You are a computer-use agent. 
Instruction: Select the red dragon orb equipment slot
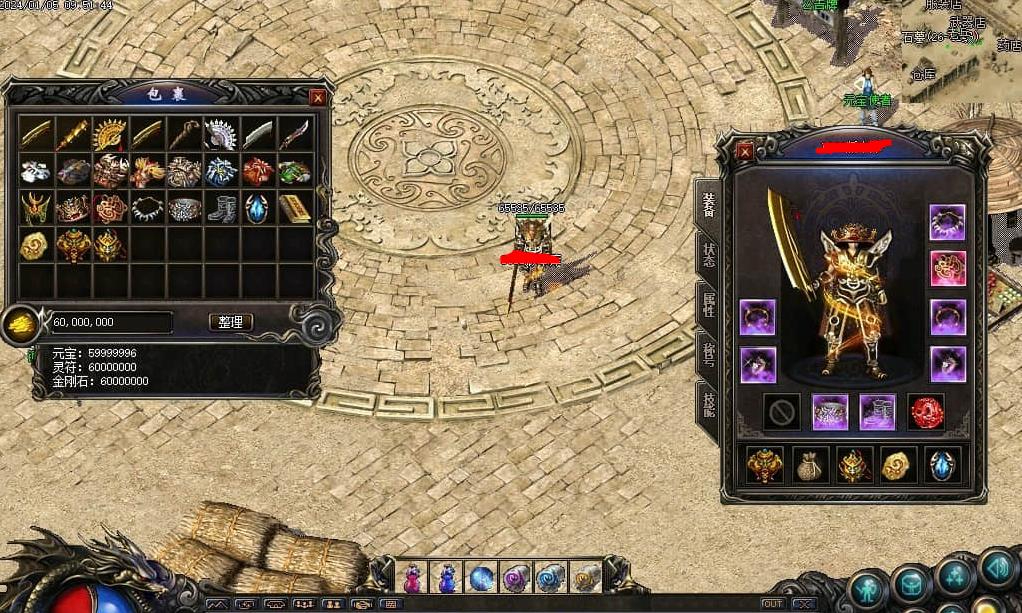(x=925, y=412)
